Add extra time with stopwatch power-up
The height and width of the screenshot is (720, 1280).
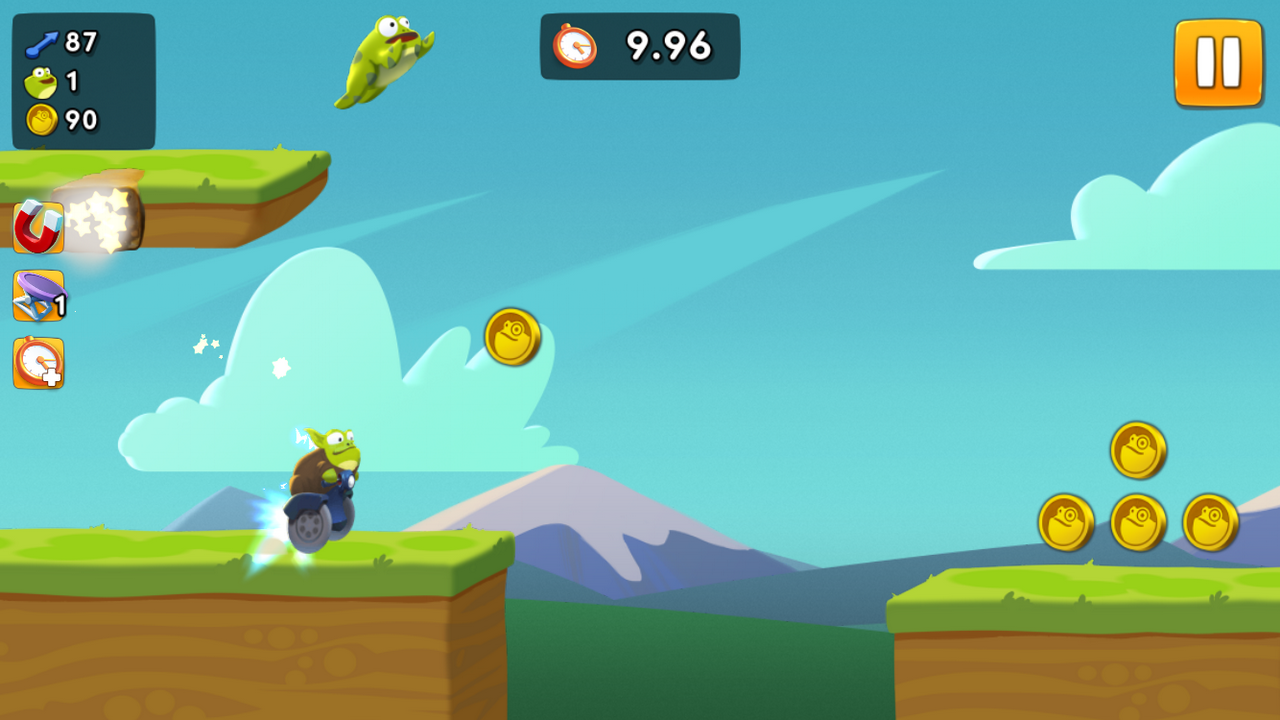pyautogui.click(x=38, y=363)
